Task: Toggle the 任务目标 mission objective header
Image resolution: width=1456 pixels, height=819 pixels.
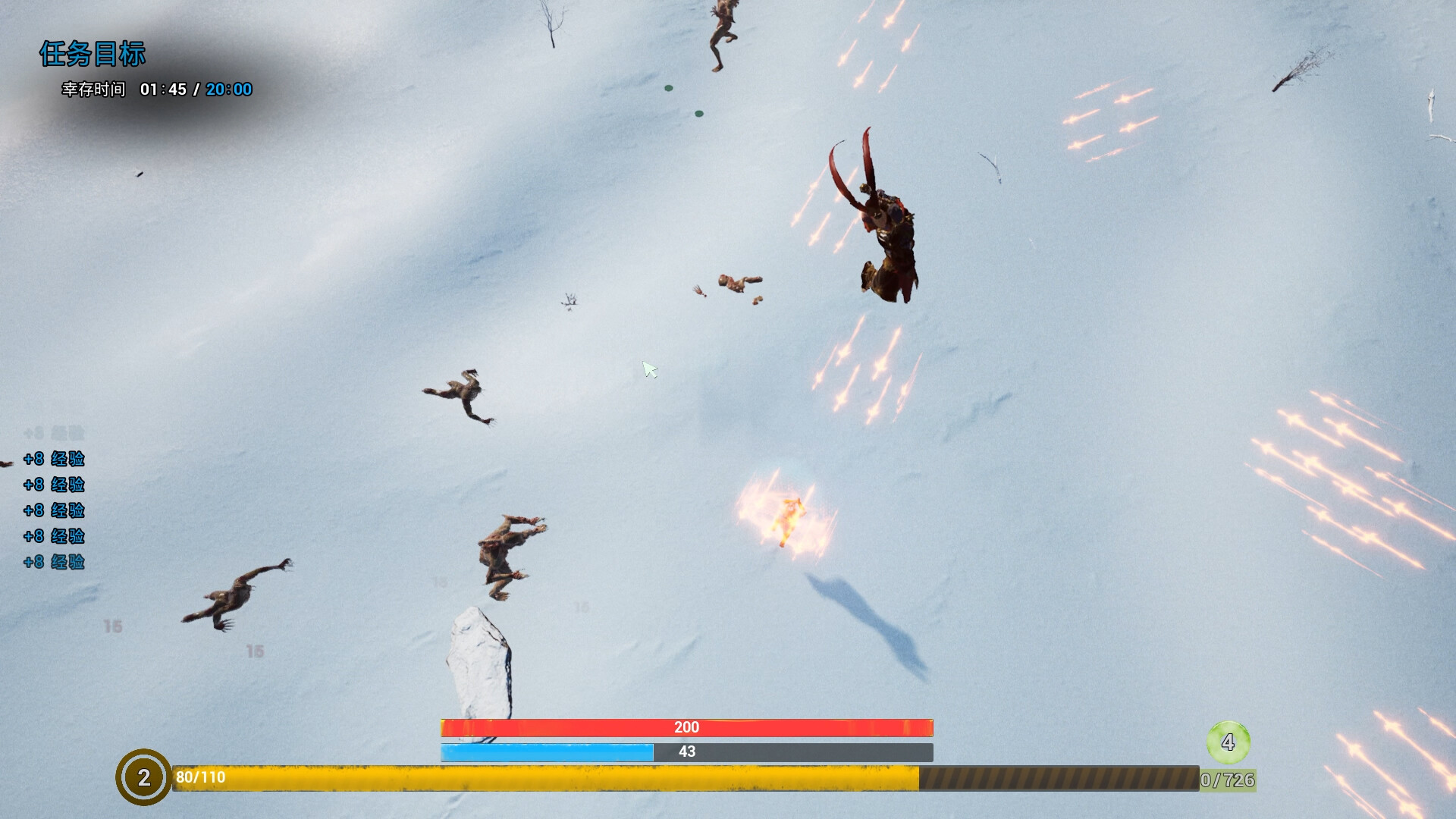Action: pos(93,55)
